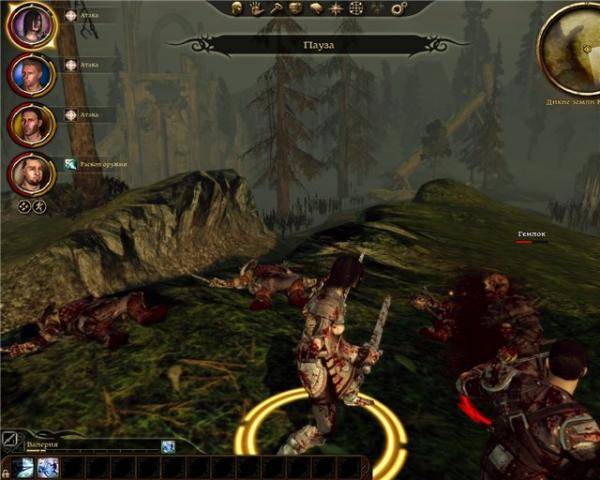The width and height of the screenshot is (600, 480).
Task: Click the select-all-party button below the portraits
Action: pos(25,207)
